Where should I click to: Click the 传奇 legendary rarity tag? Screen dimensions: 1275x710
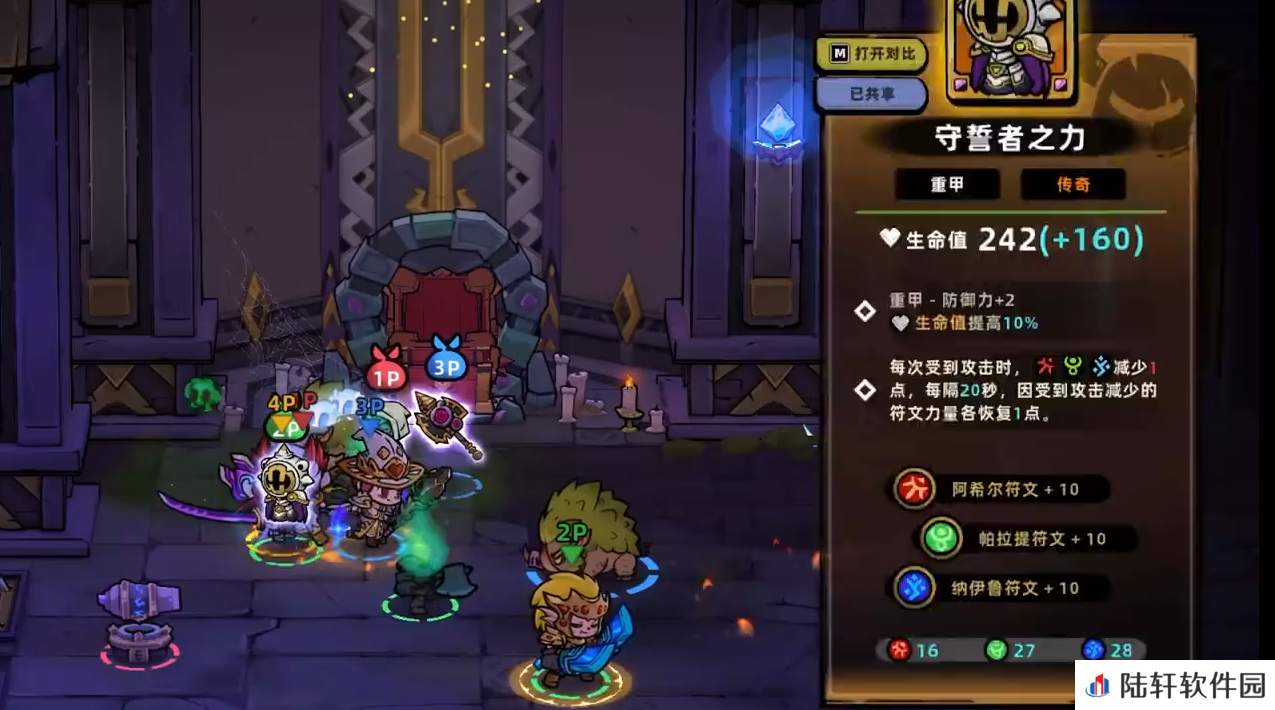(x=1073, y=185)
